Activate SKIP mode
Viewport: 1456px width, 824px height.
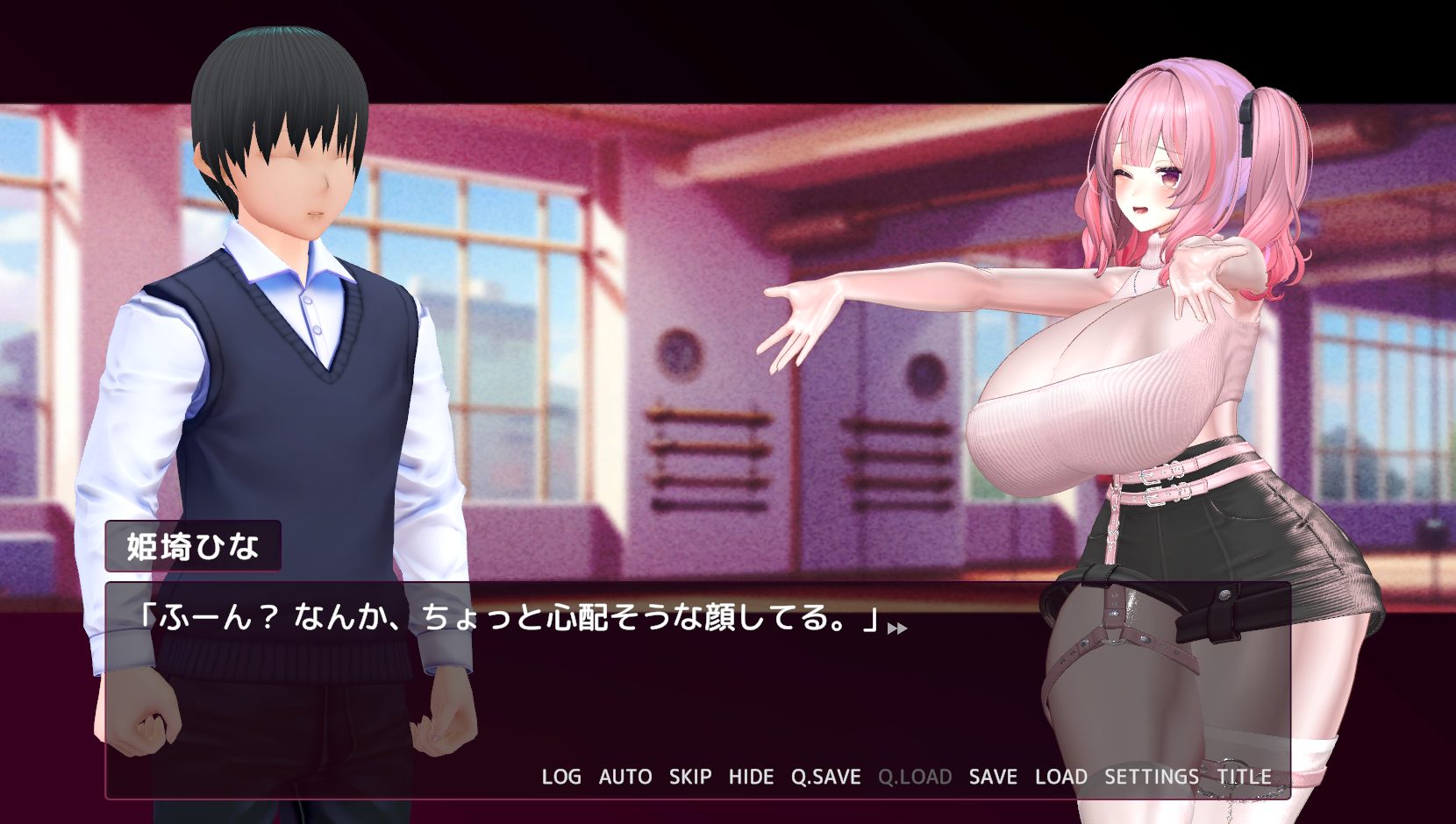click(690, 777)
